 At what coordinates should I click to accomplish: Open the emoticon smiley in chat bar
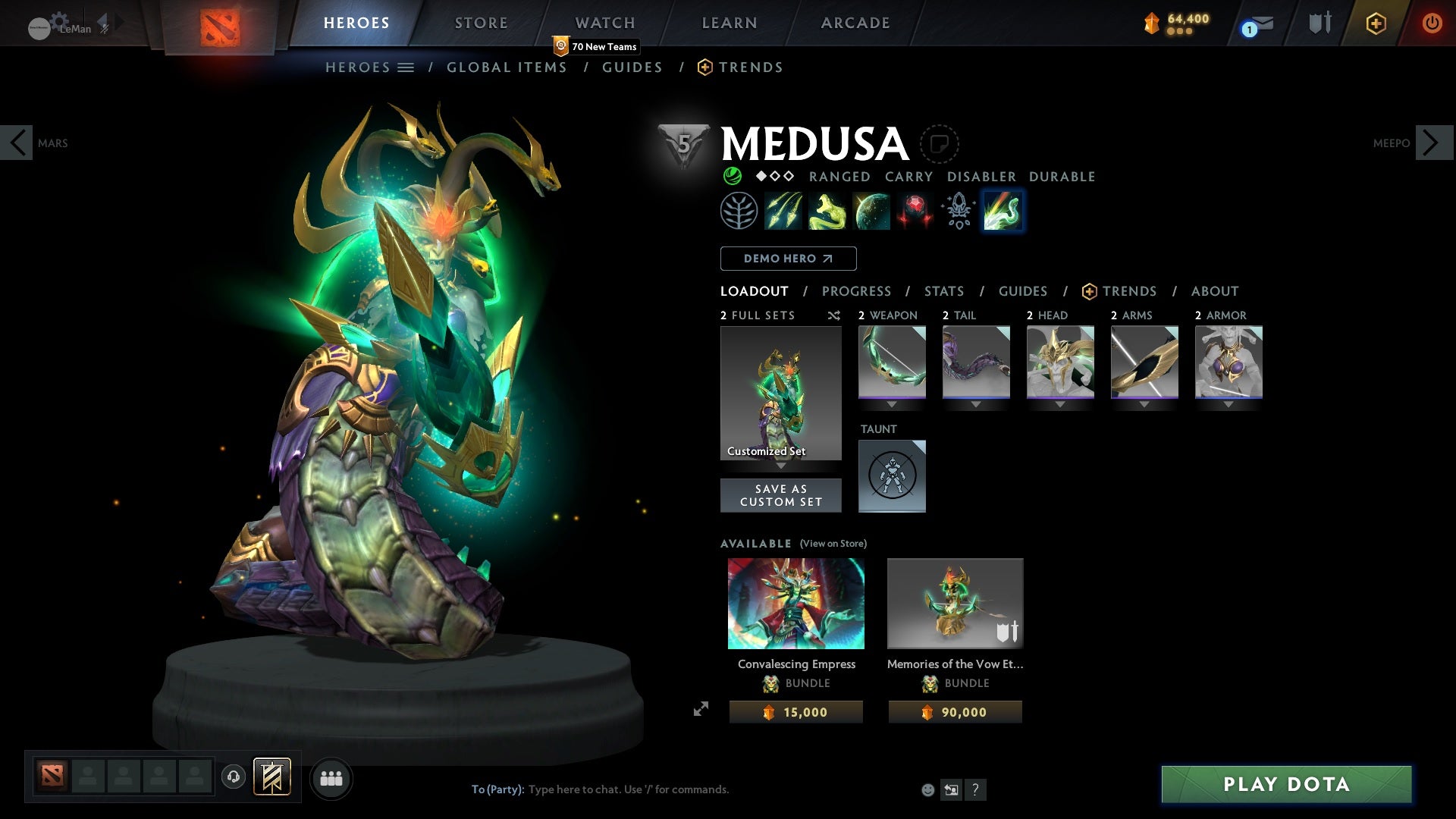(927, 789)
